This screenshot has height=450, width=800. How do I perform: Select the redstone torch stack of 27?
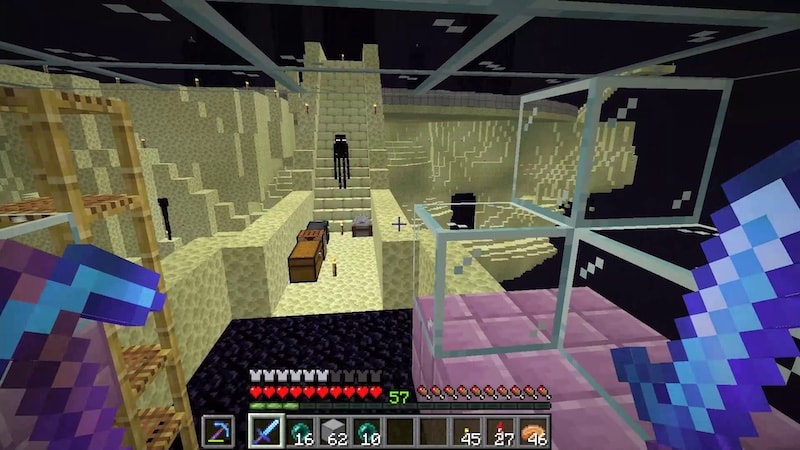tap(501, 432)
